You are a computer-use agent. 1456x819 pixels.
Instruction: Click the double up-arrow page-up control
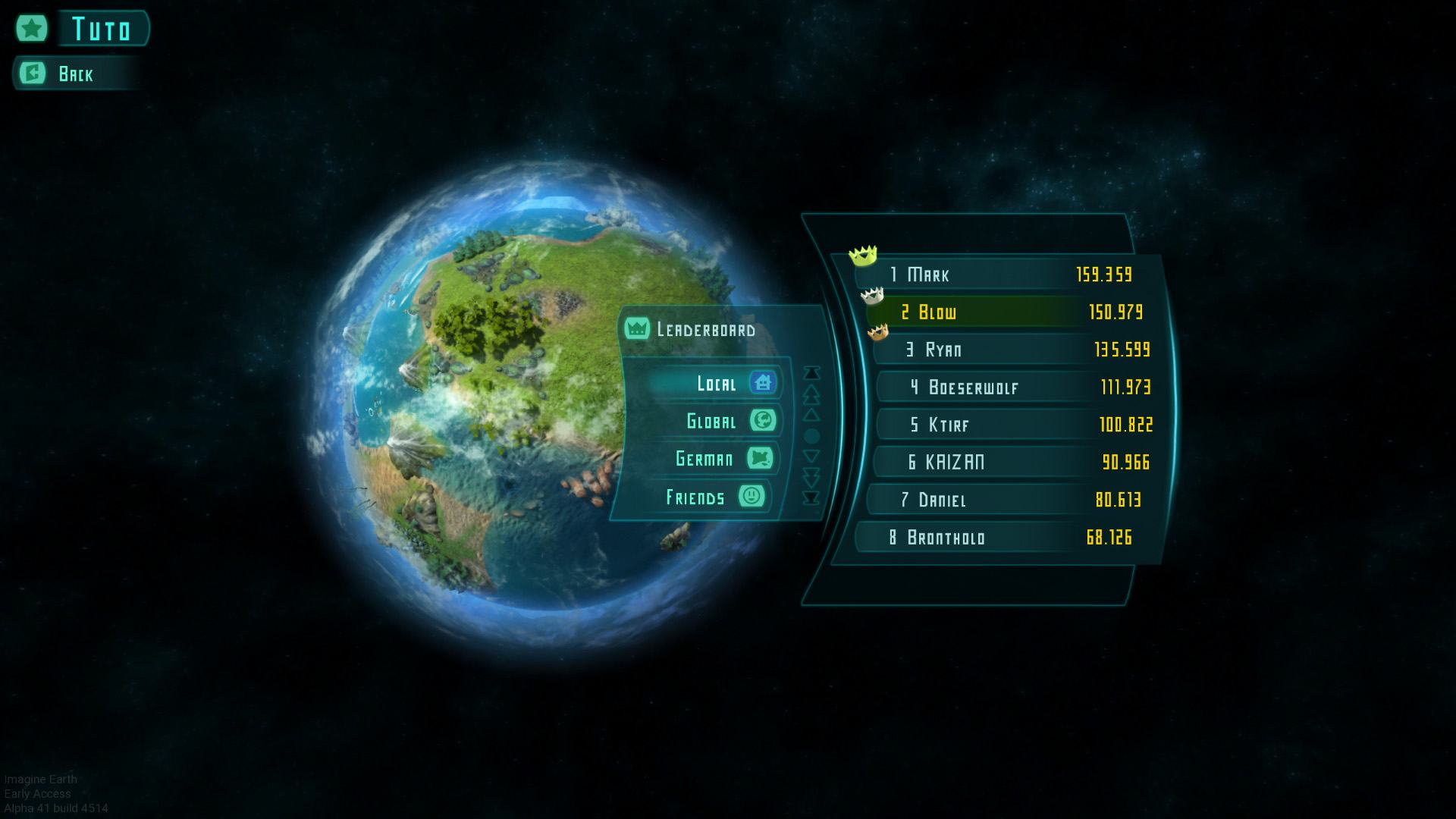click(x=811, y=394)
